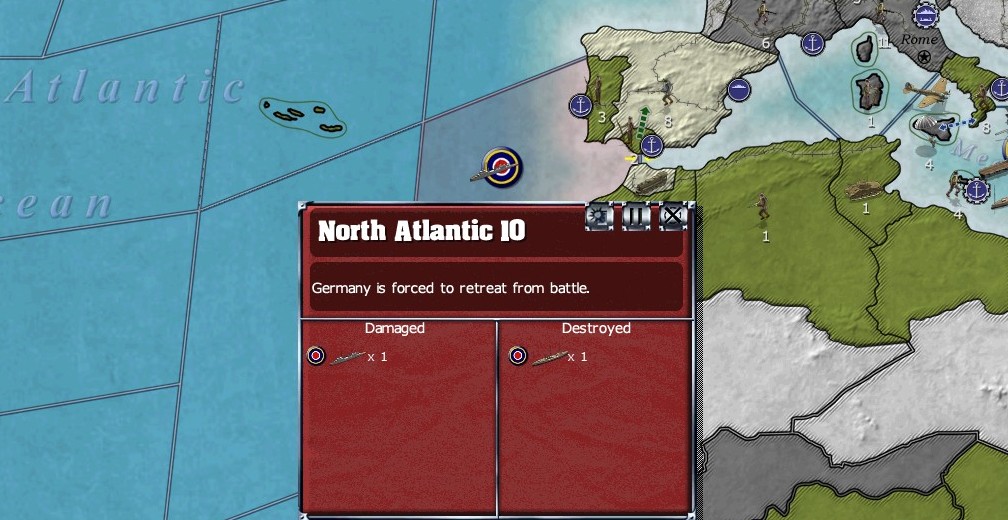Click the explosion icon button in battle panel

point(599,216)
